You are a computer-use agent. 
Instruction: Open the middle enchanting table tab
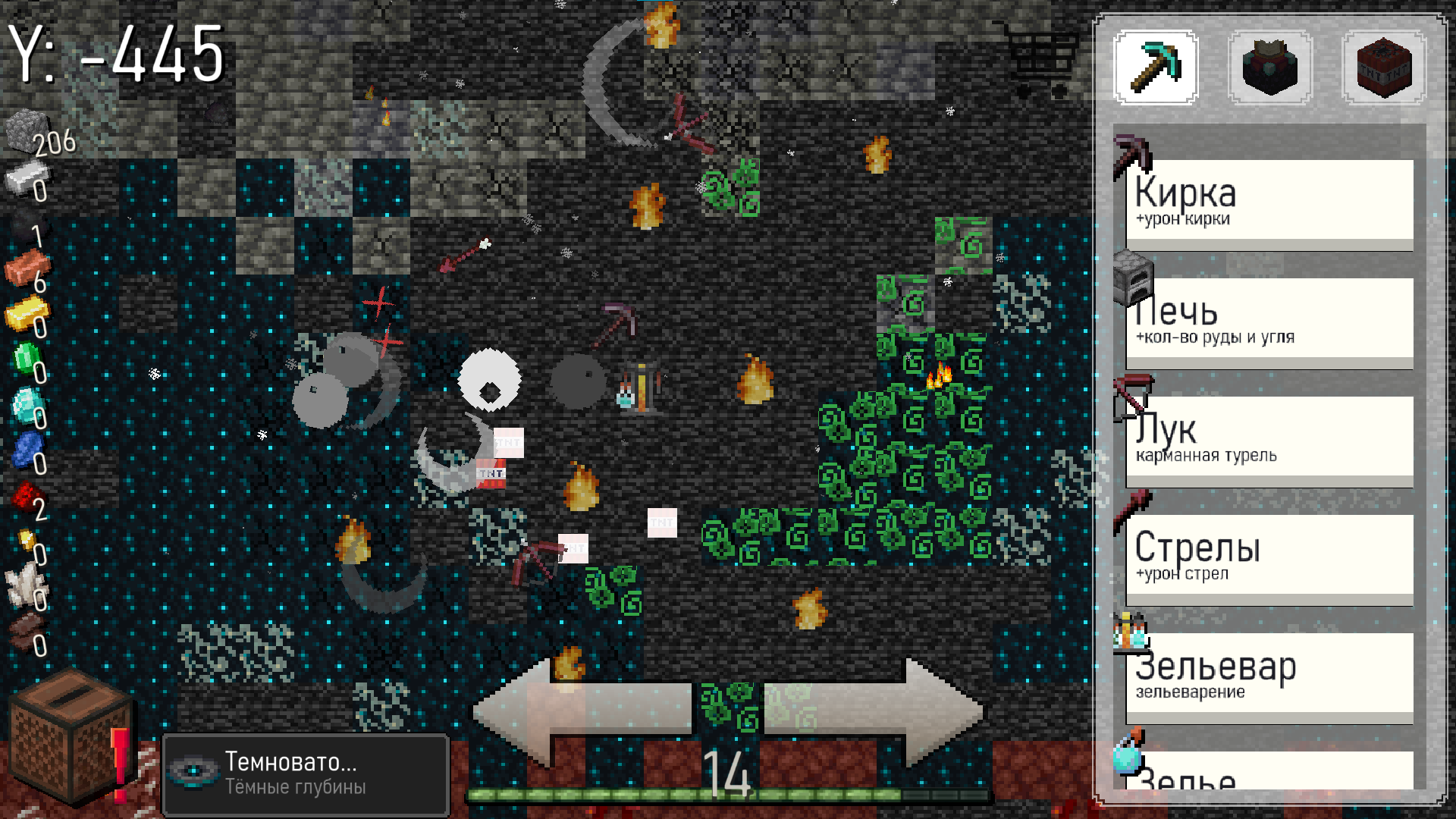1271,68
